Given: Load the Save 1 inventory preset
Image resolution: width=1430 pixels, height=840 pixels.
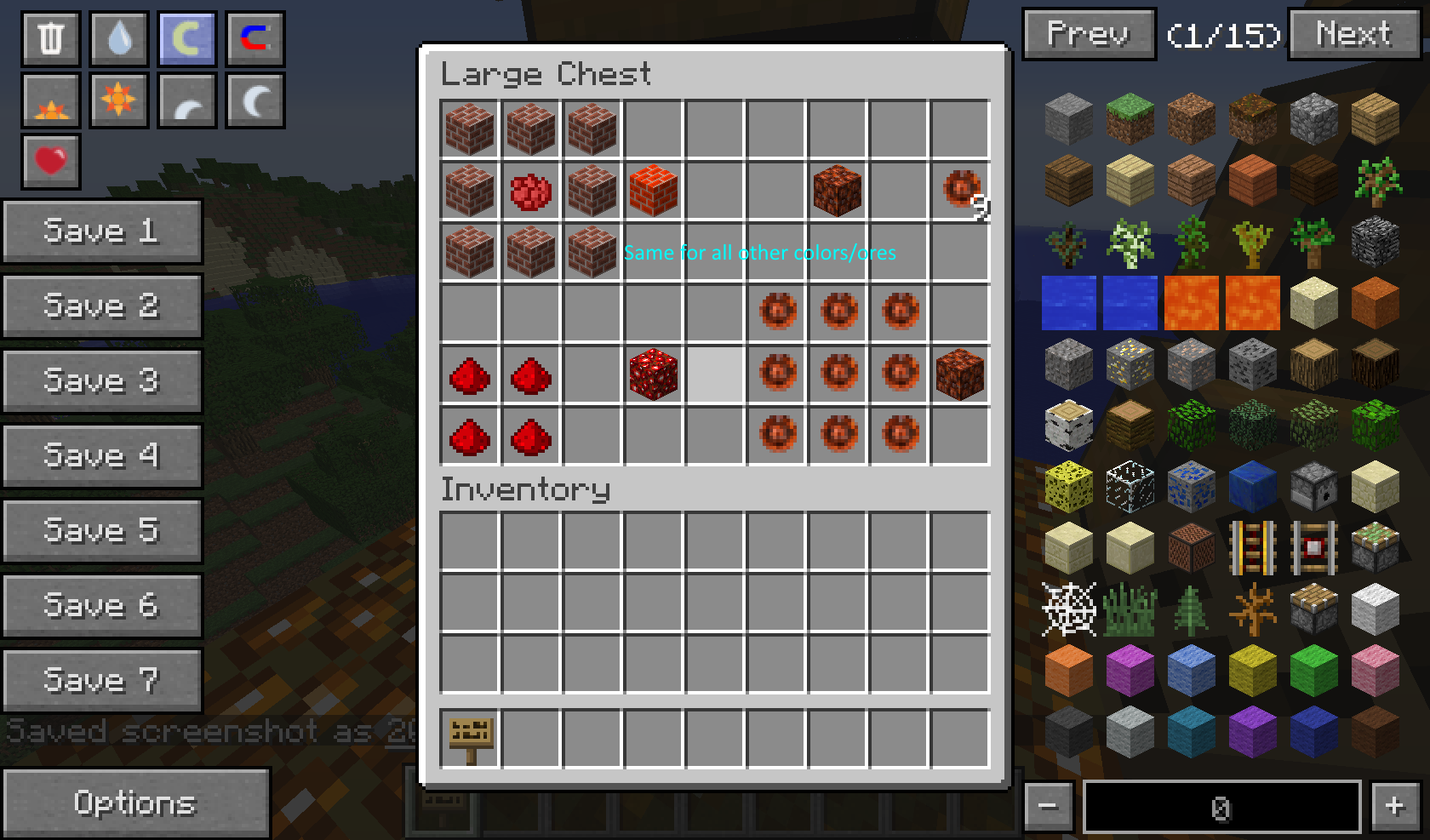Looking at the screenshot, I should (x=102, y=231).
